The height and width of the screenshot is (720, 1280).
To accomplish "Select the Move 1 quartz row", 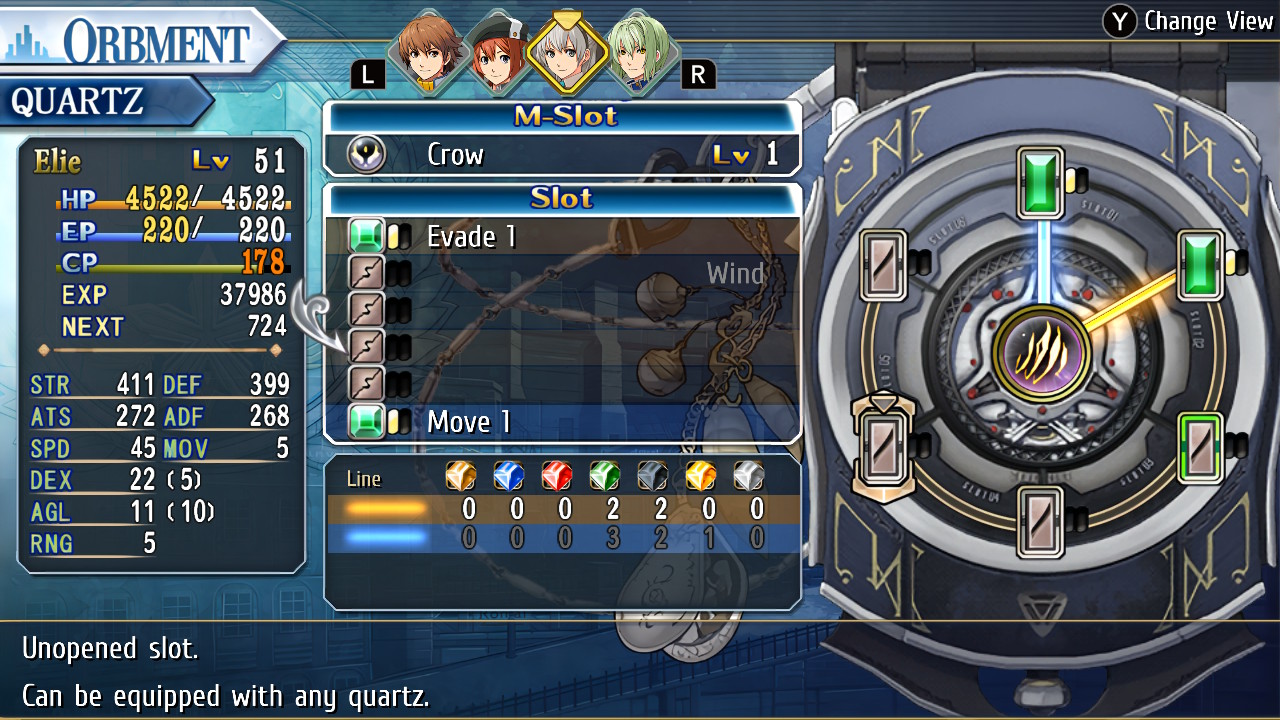I will click(x=563, y=422).
